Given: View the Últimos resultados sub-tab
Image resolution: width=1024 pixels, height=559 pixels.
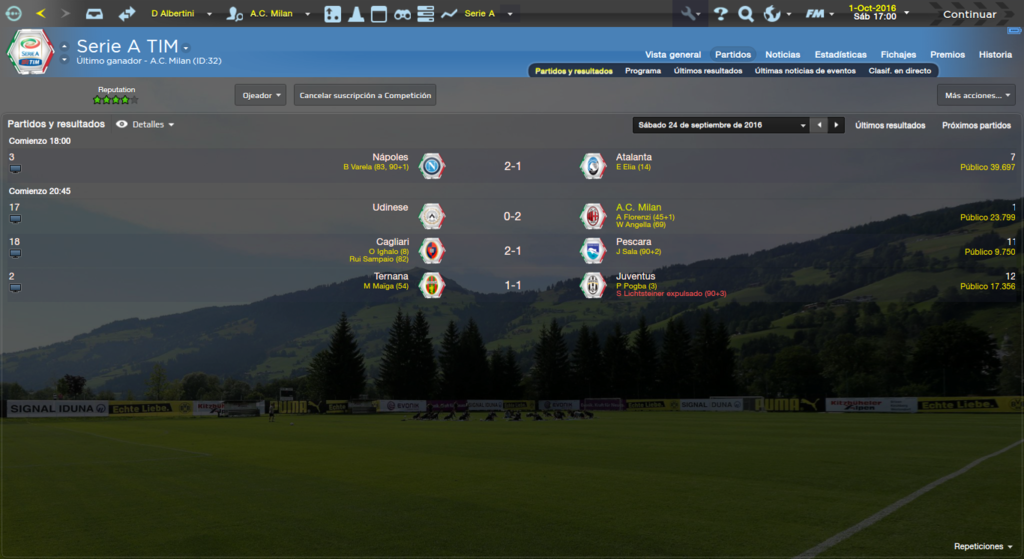Looking at the screenshot, I should coord(708,71).
